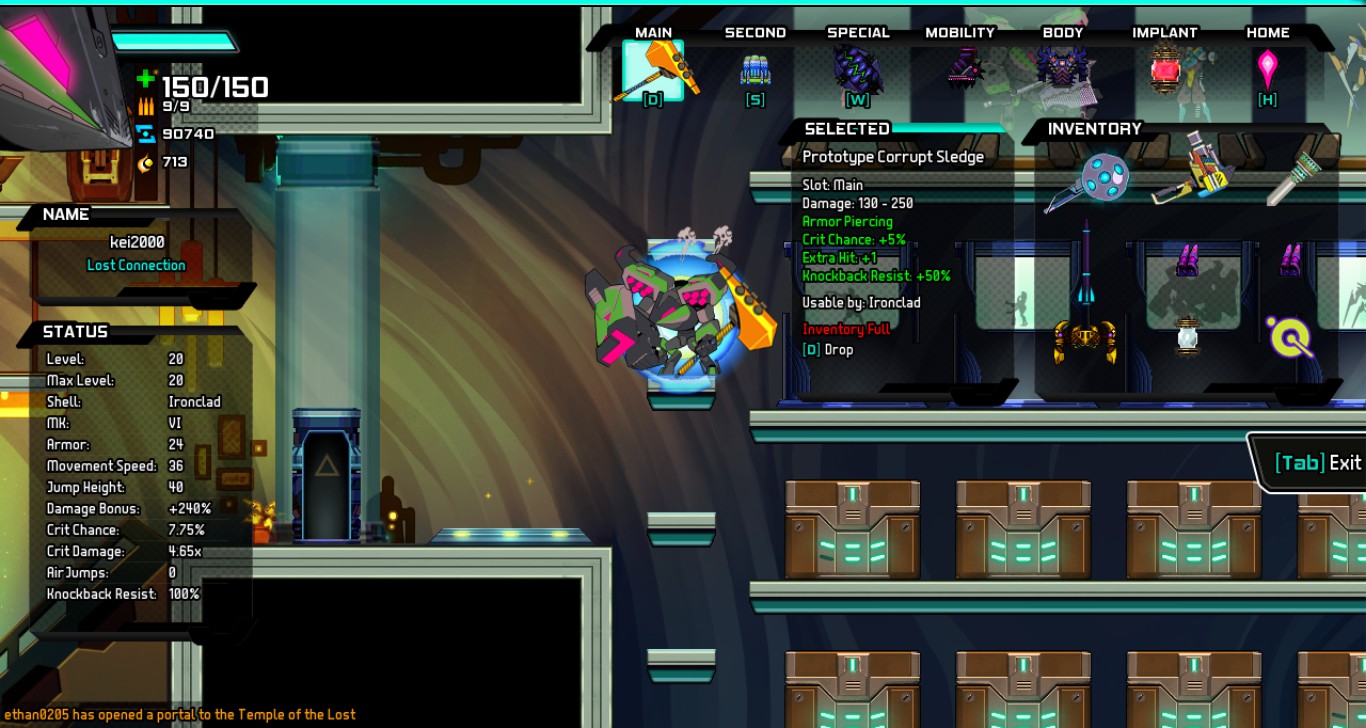Switch to the MOBILITY equipment tab
Screen dimensions: 1366x728
[960, 32]
